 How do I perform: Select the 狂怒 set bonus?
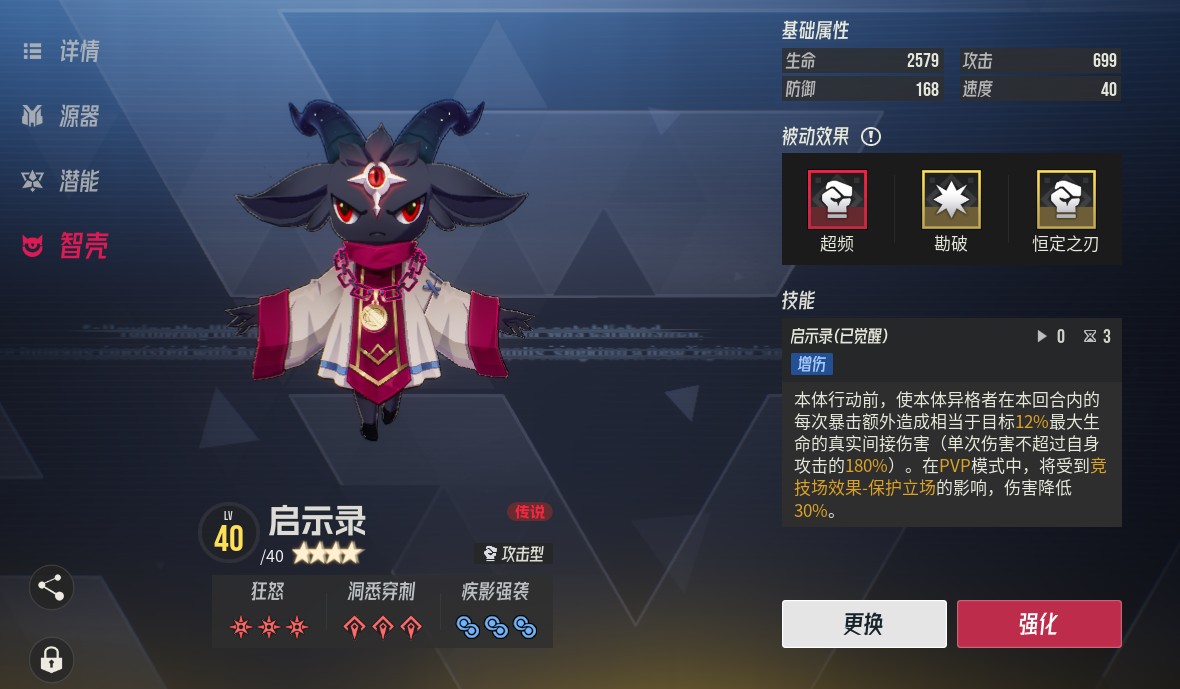click(x=268, y=611)
